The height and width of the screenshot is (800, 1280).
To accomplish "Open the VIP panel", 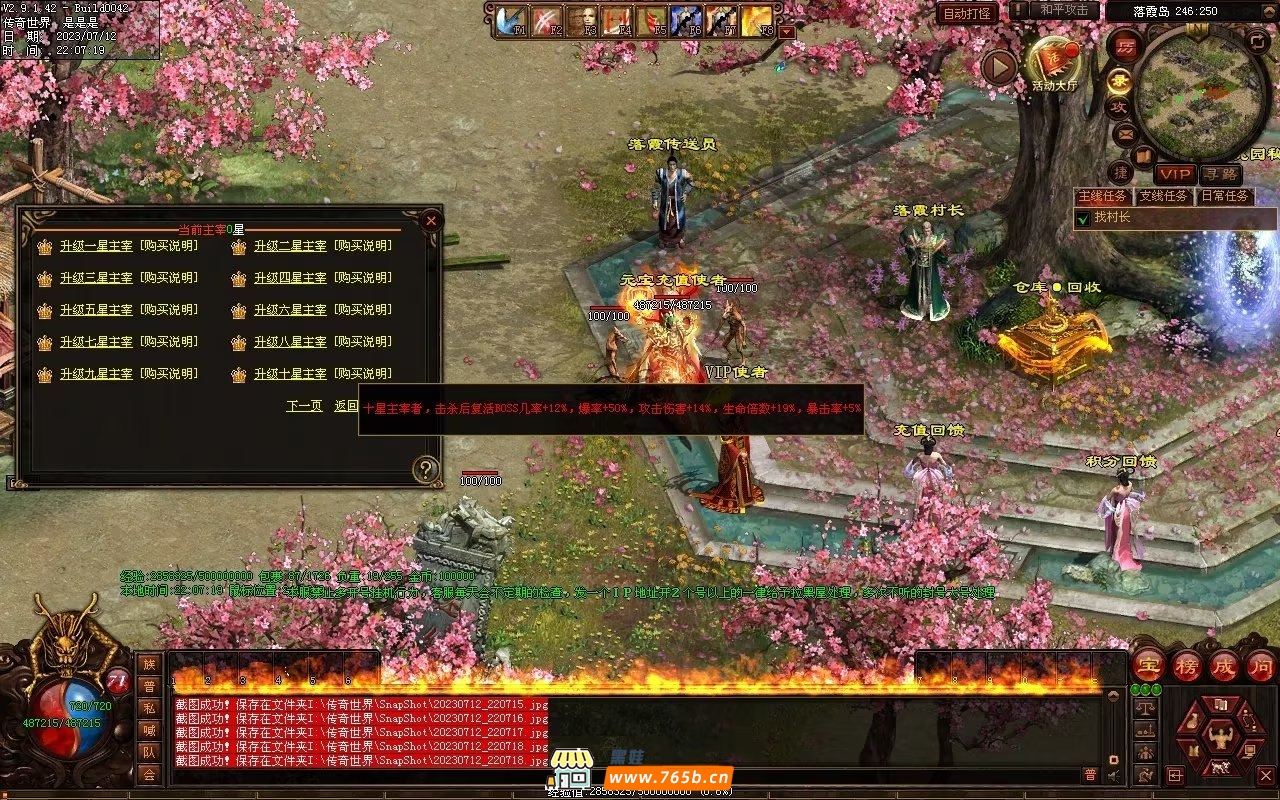I will point(1174,174).
